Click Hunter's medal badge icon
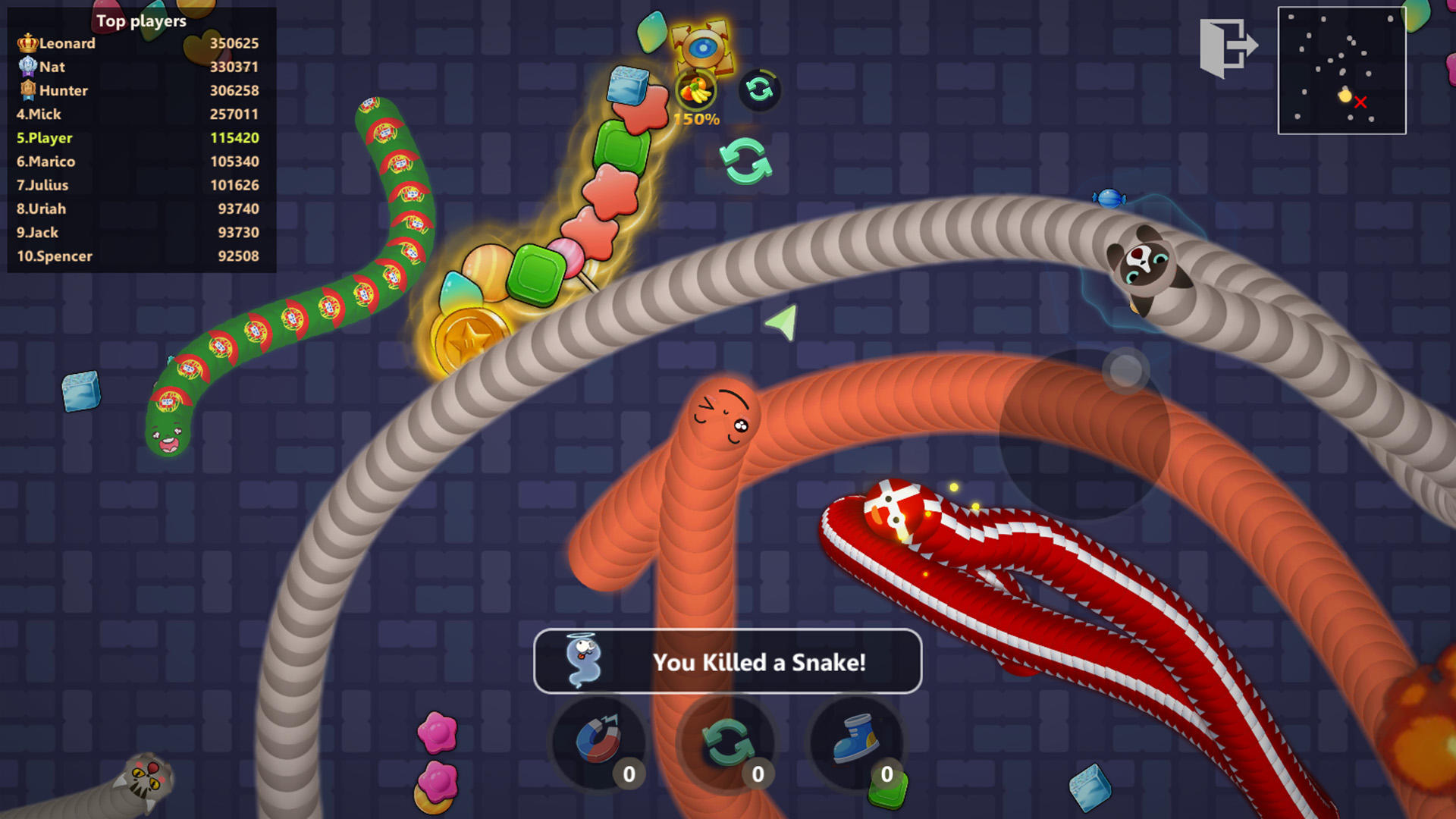Image resolution: width=1456 pixels, height=819 pixels. pyautogui.click(x=27, y=90)
